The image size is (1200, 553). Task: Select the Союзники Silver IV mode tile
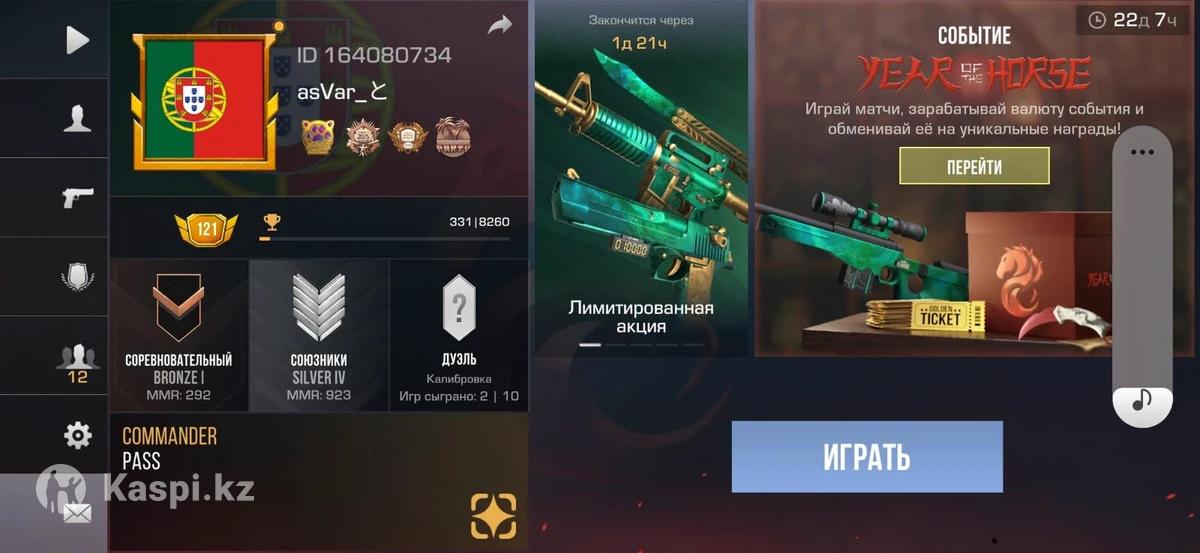tap(318, 335)
